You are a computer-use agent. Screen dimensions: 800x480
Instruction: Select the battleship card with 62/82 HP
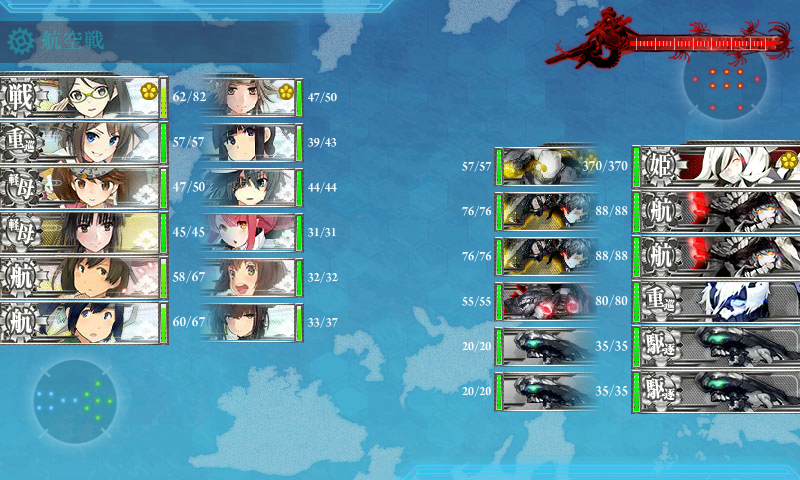(84, 97)
